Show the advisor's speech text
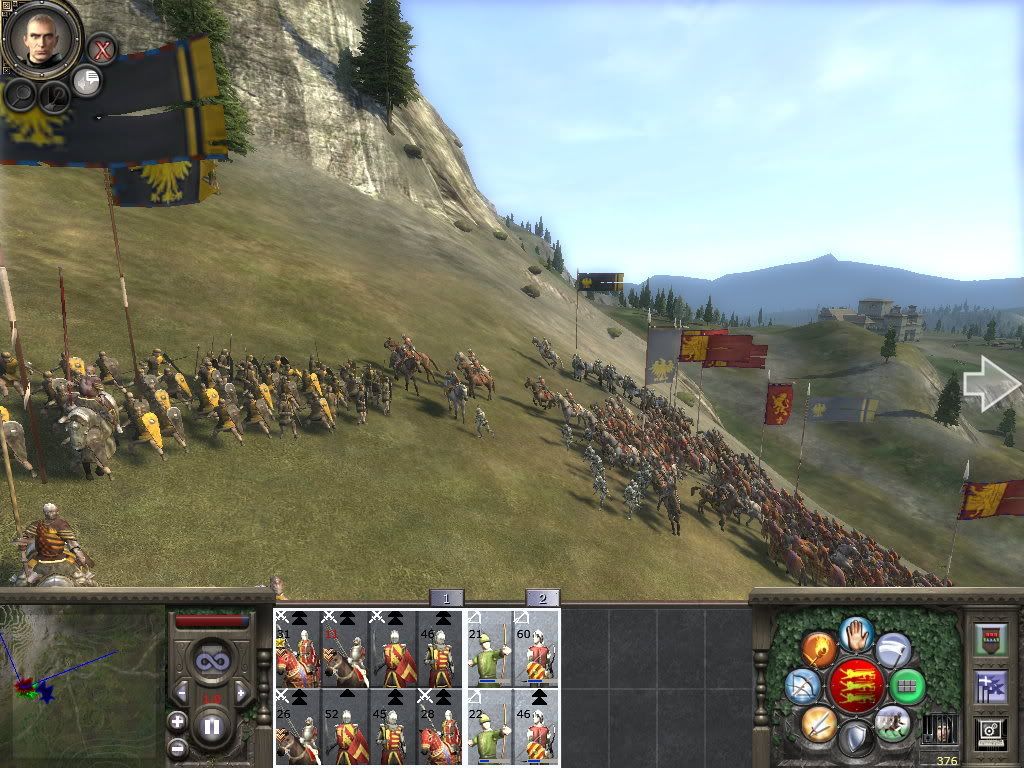Screen dimensions: 1024x768 pos(88,81)
